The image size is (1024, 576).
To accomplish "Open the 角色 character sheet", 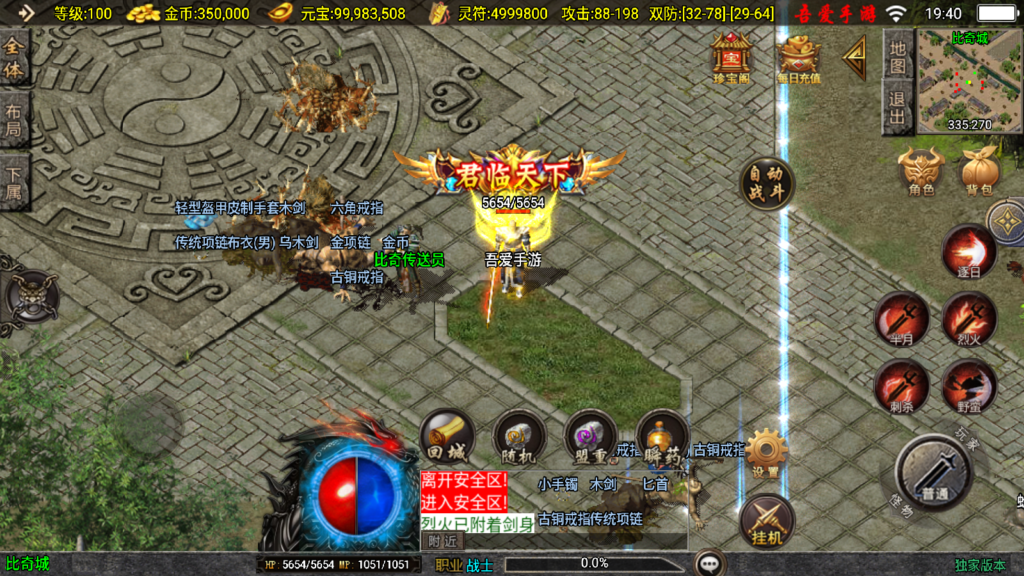I will pyautogui.click(x=921, y=171).
